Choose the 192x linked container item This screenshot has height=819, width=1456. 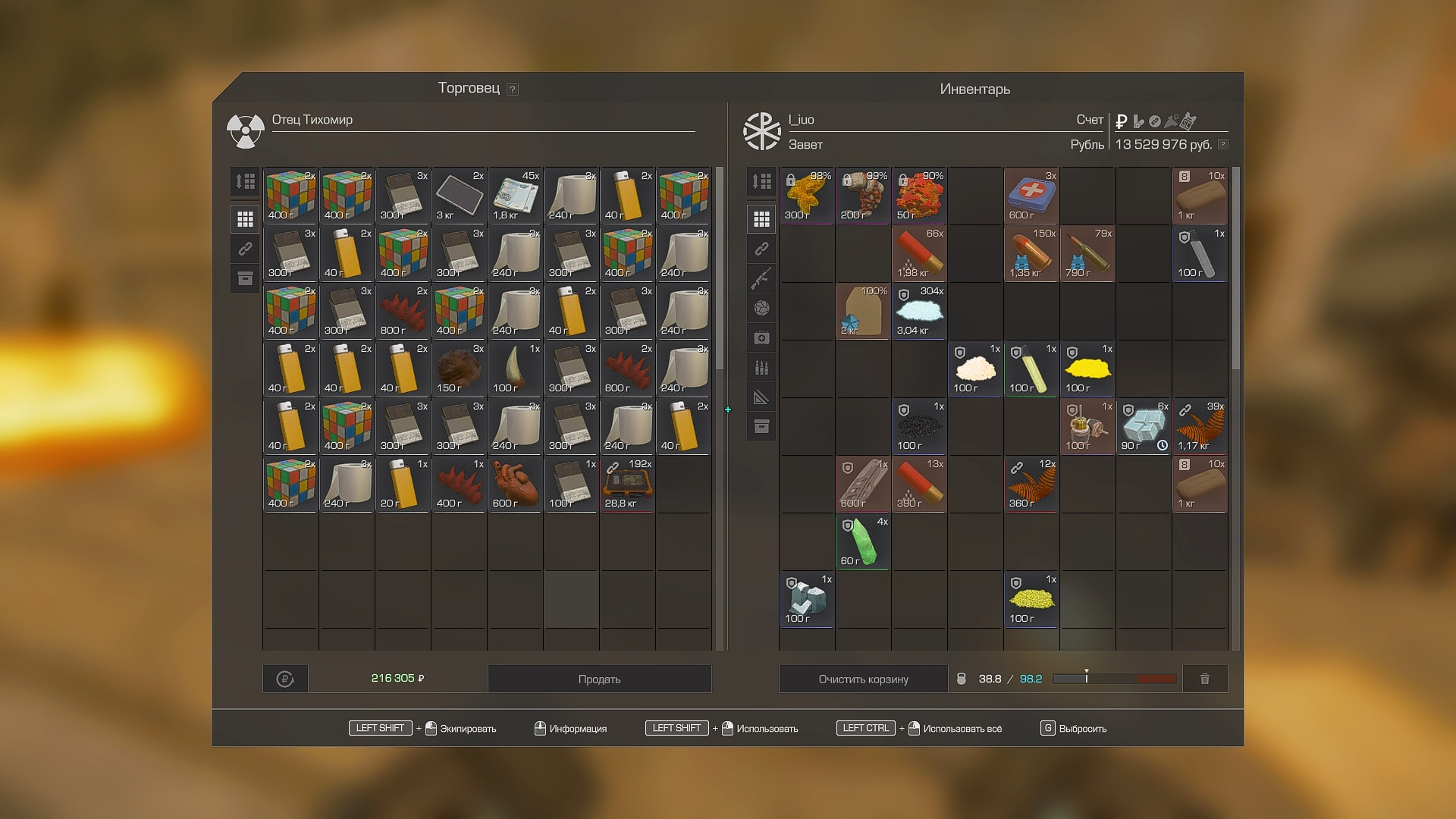628,484
